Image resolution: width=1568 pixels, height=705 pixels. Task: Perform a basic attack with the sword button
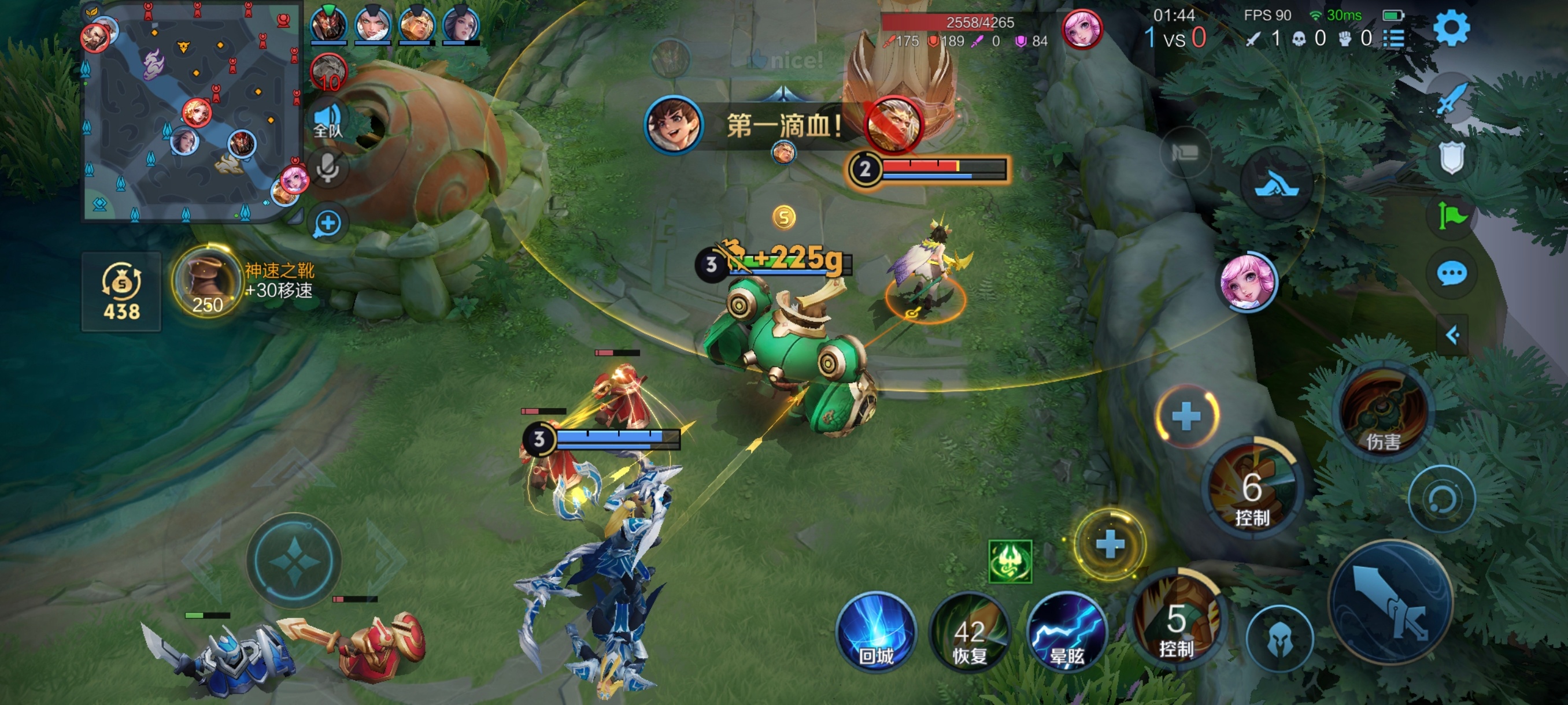1391,602
